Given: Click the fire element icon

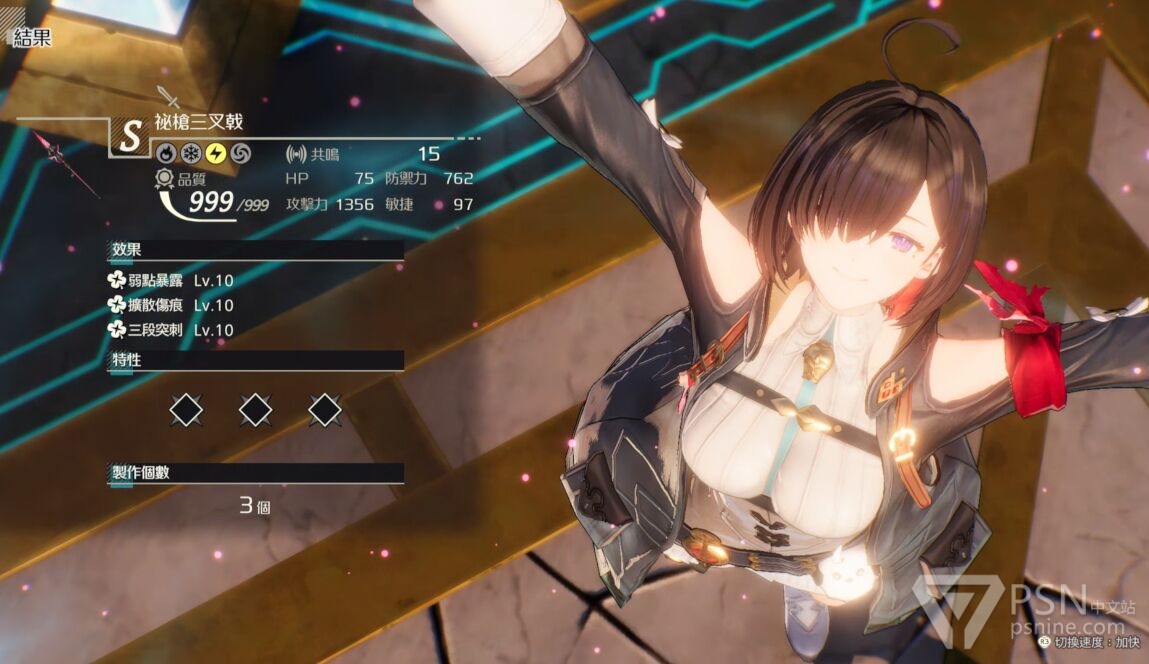Looking at the screenshot, I should tap(164, 153).
